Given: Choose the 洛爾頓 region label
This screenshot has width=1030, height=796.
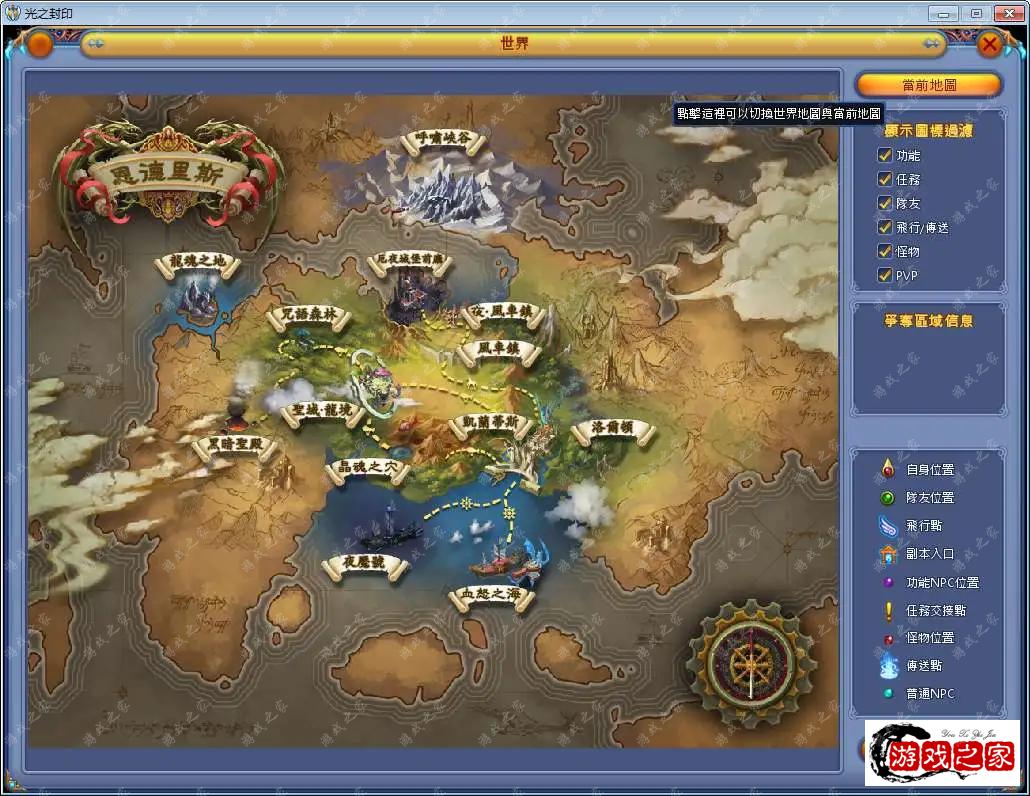Looking at the screenshot, I should 612,430.
